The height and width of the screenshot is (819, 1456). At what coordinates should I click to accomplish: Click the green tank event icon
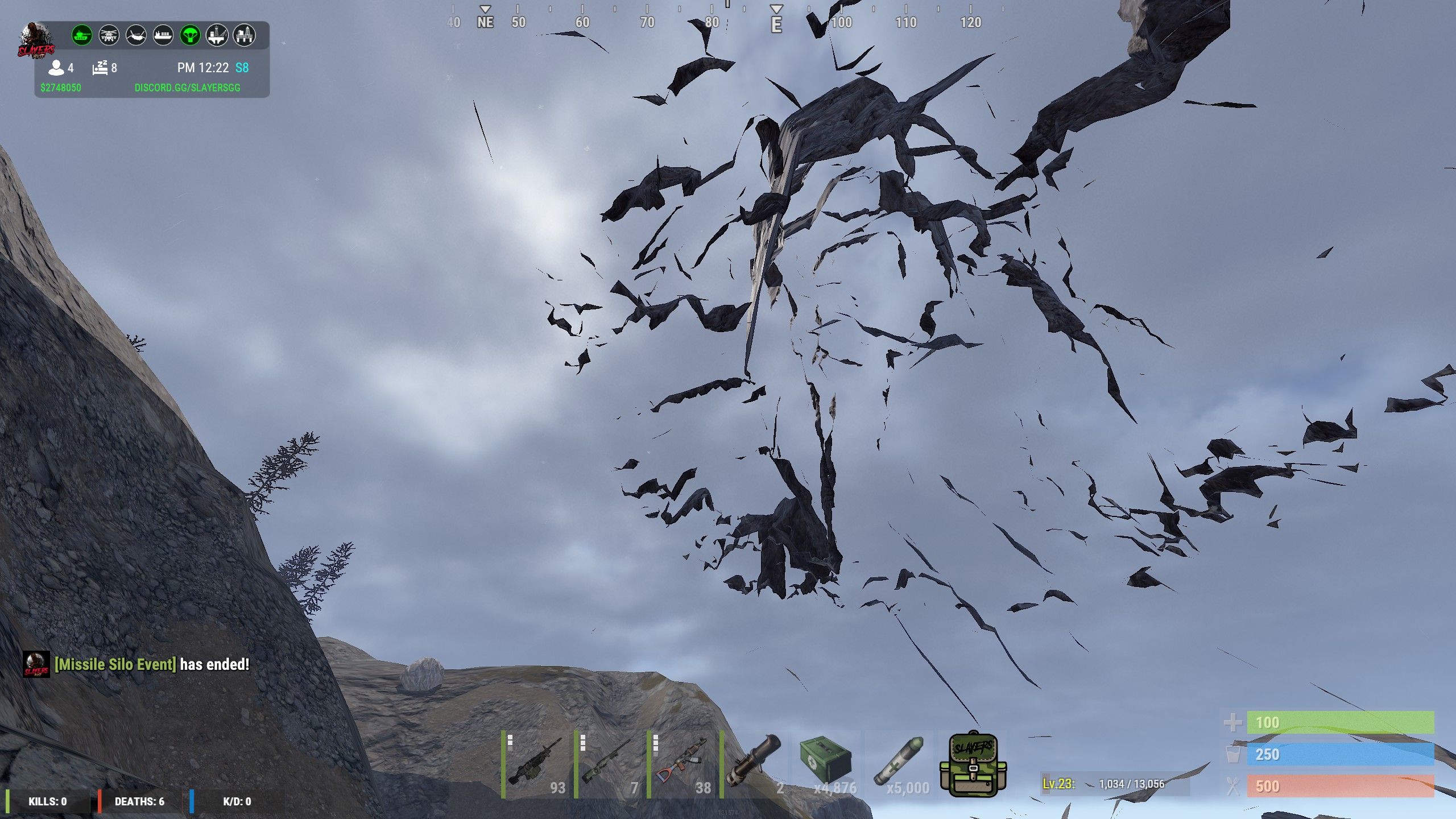pos(82,35)
